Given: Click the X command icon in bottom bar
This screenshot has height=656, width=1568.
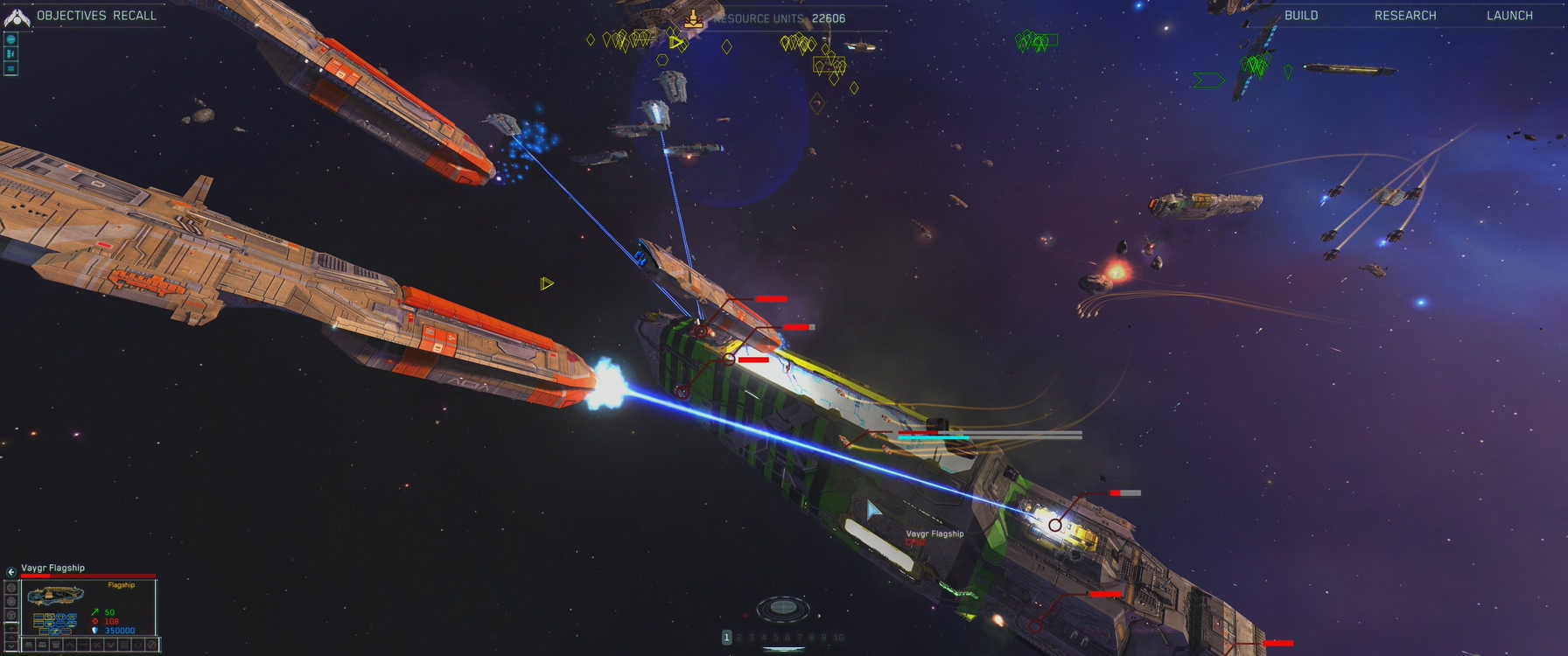Looking at the screenshot, I should 97,645.
